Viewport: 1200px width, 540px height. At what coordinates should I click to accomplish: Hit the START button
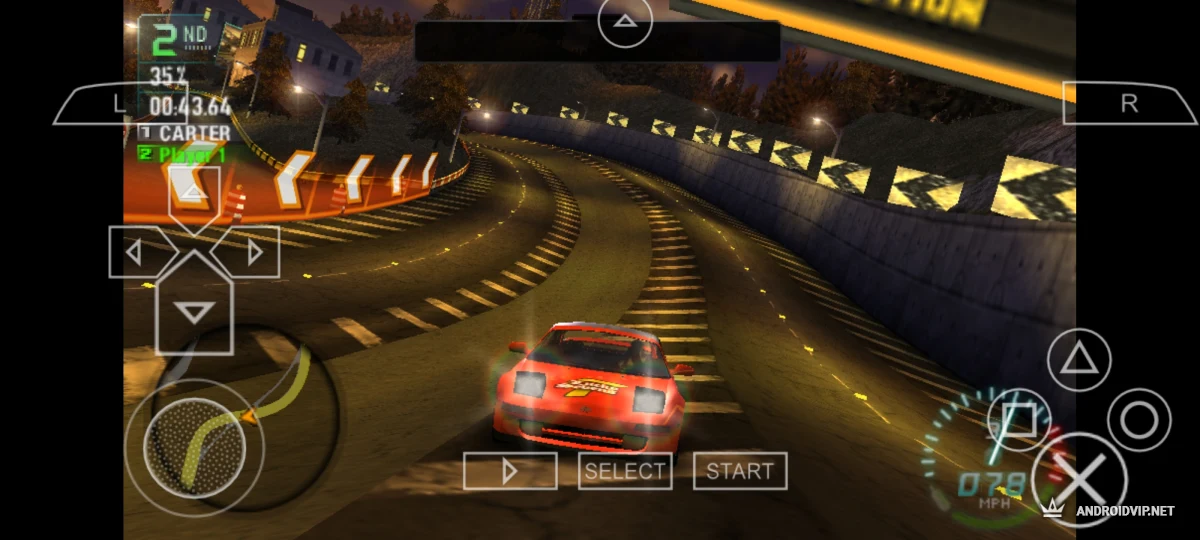pyautogui.click(x=740, y=471)
